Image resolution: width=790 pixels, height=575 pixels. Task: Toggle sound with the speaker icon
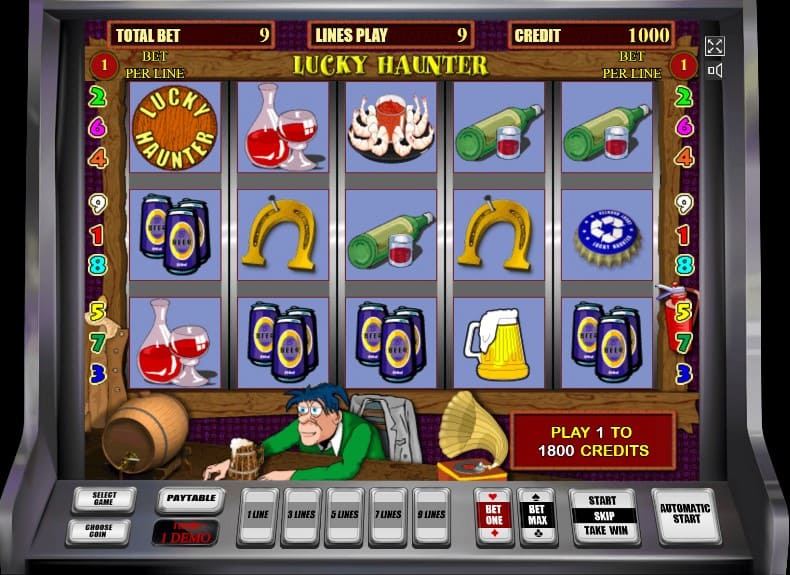click(715, 70)
